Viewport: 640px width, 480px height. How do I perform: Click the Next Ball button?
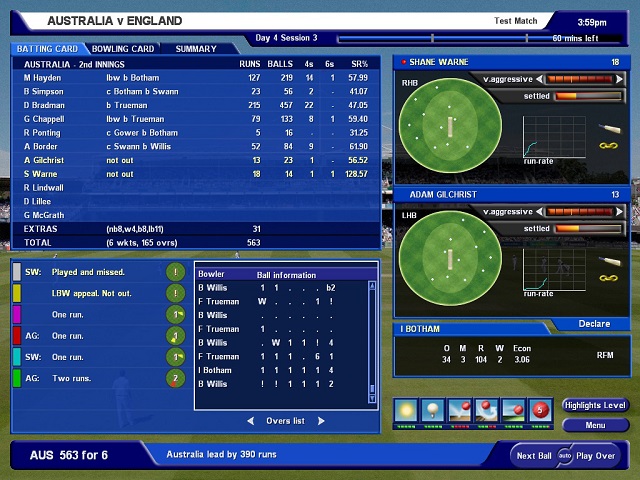[532, 456]
